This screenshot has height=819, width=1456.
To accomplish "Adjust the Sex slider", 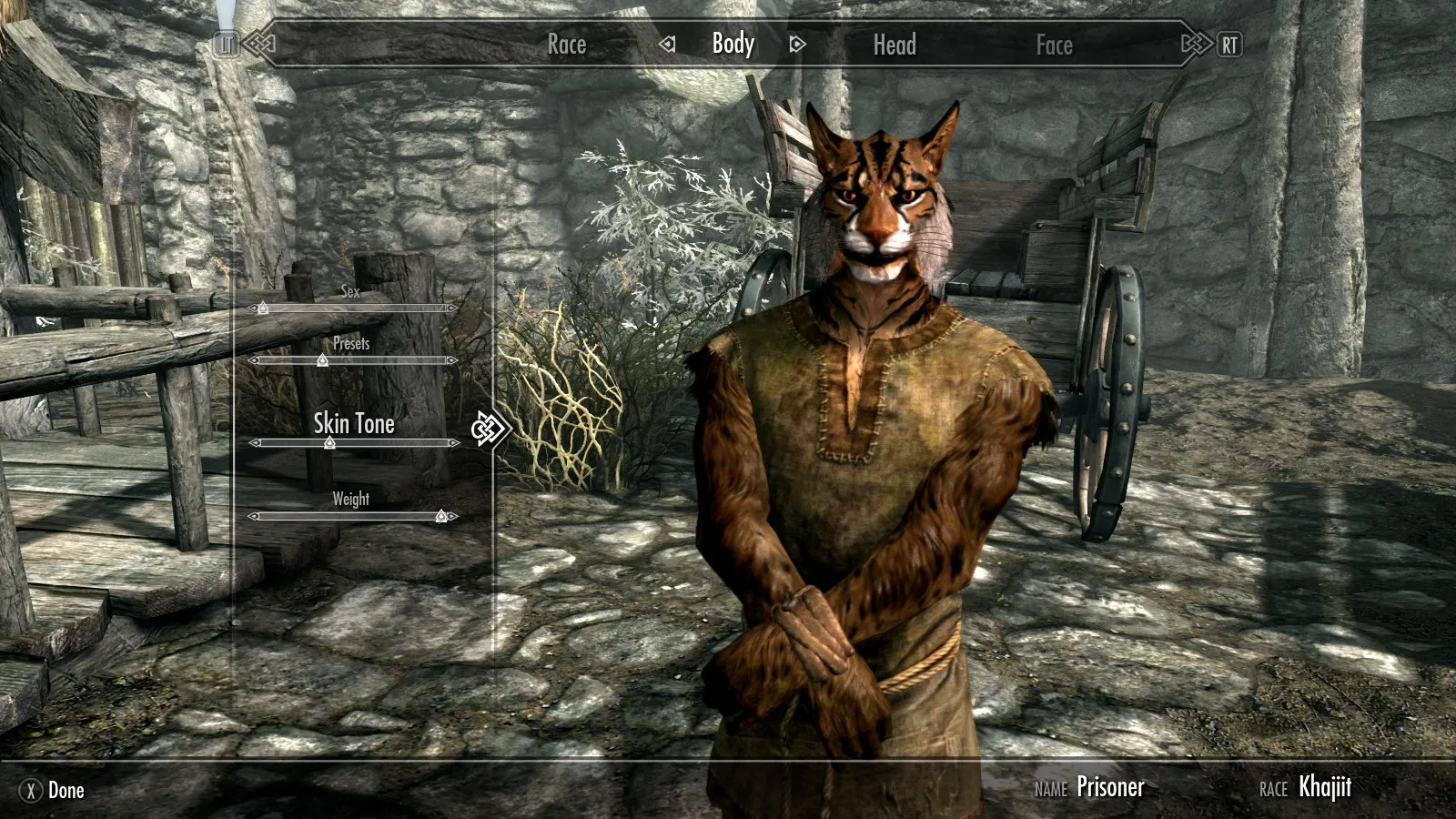I will pos(353,308).
